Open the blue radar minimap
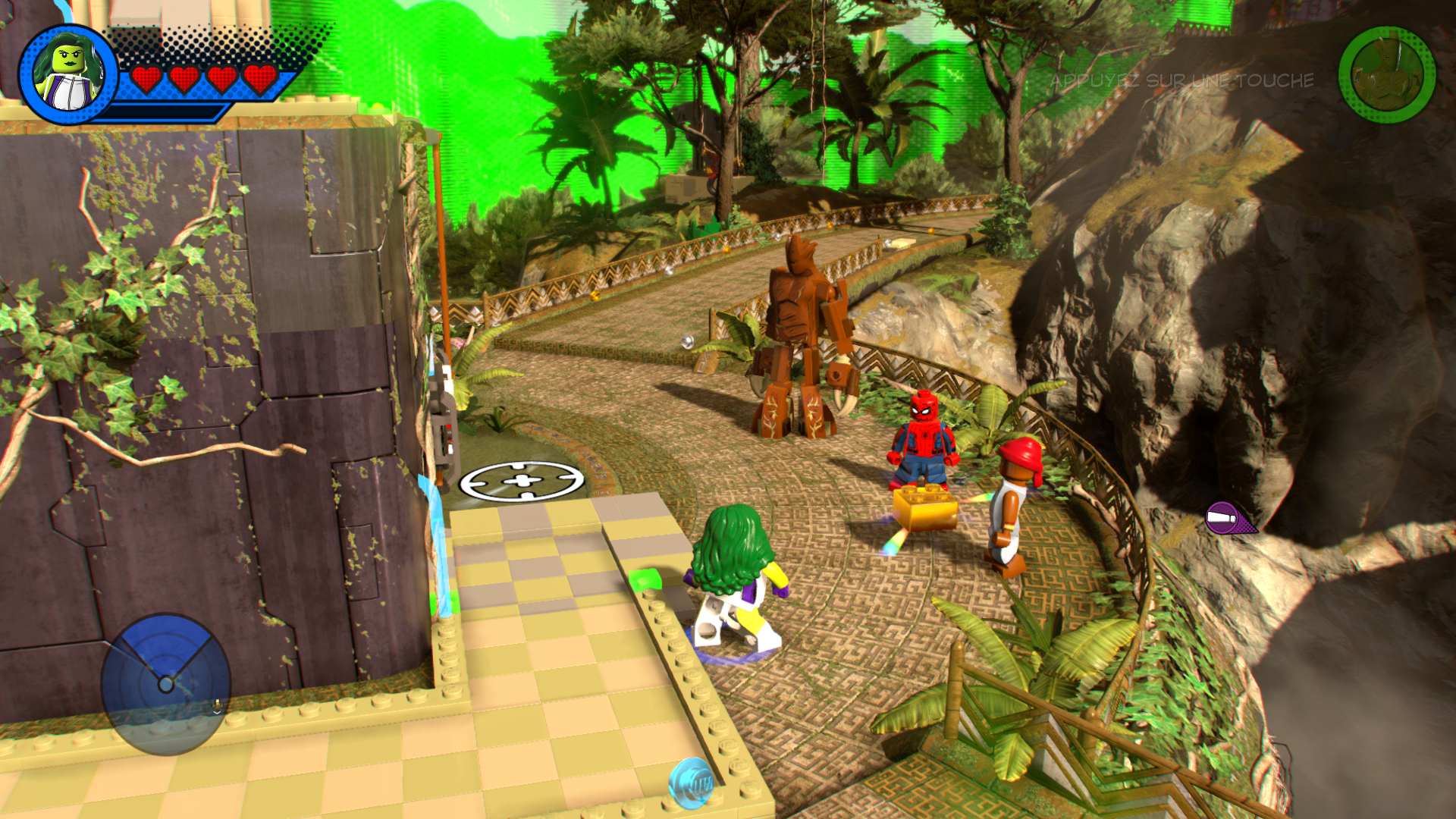The image size is (1456, 819). click(x=165, y=683)
